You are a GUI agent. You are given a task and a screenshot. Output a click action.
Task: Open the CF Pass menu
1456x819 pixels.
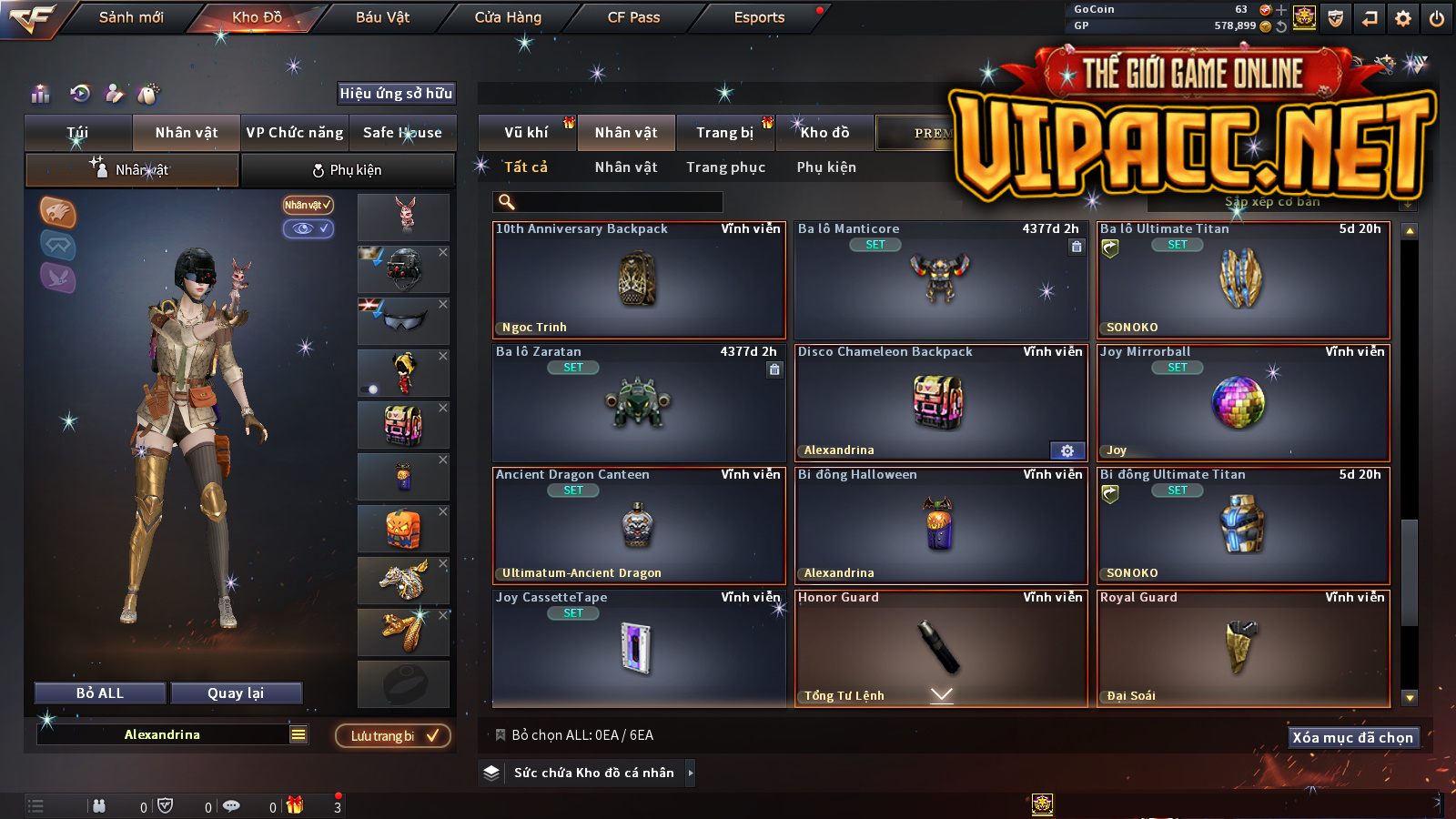pos(633,17)
